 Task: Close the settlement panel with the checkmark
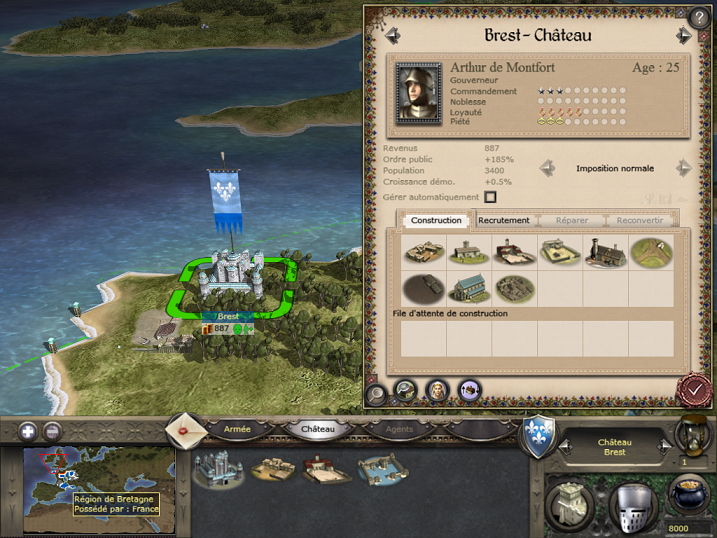tap(690, 387)
